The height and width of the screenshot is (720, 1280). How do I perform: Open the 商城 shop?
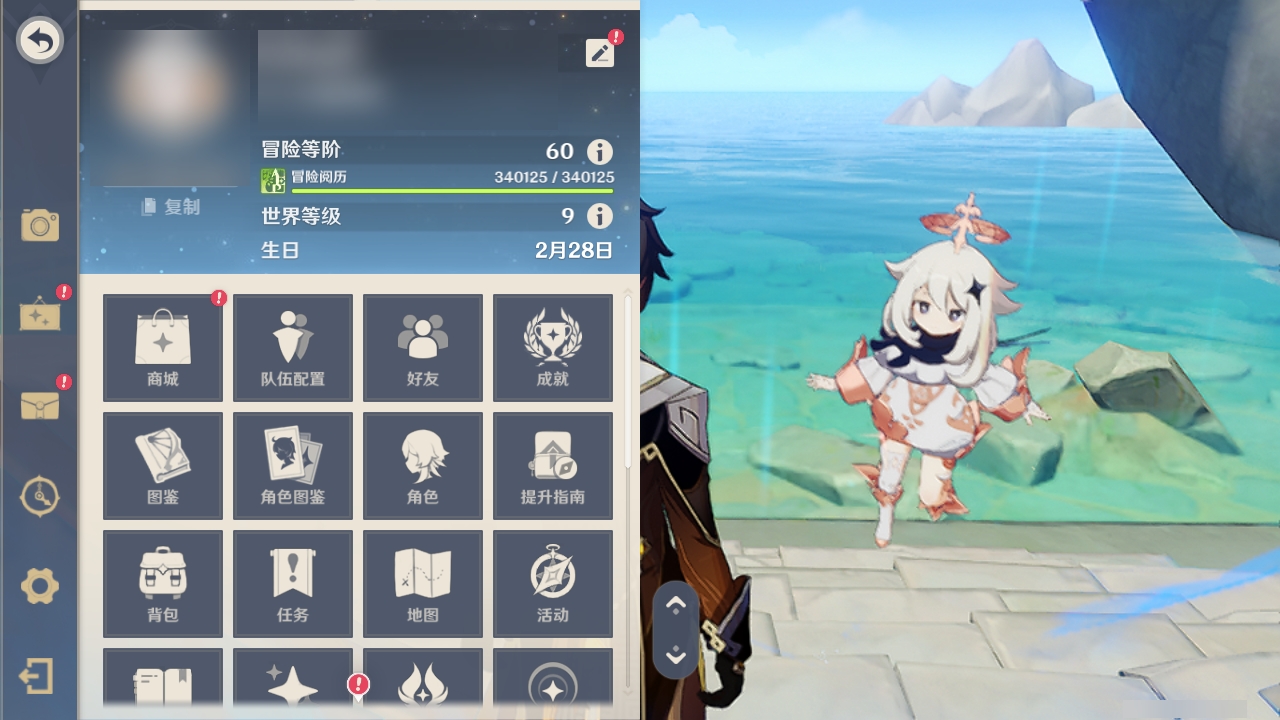[162, 347]
